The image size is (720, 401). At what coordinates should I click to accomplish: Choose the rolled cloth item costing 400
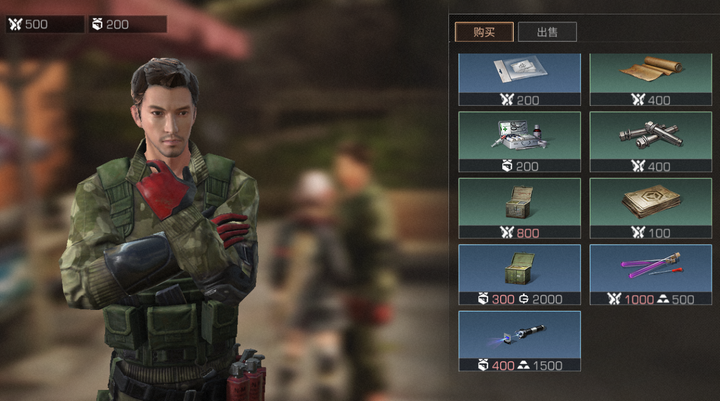coord(650,78)
